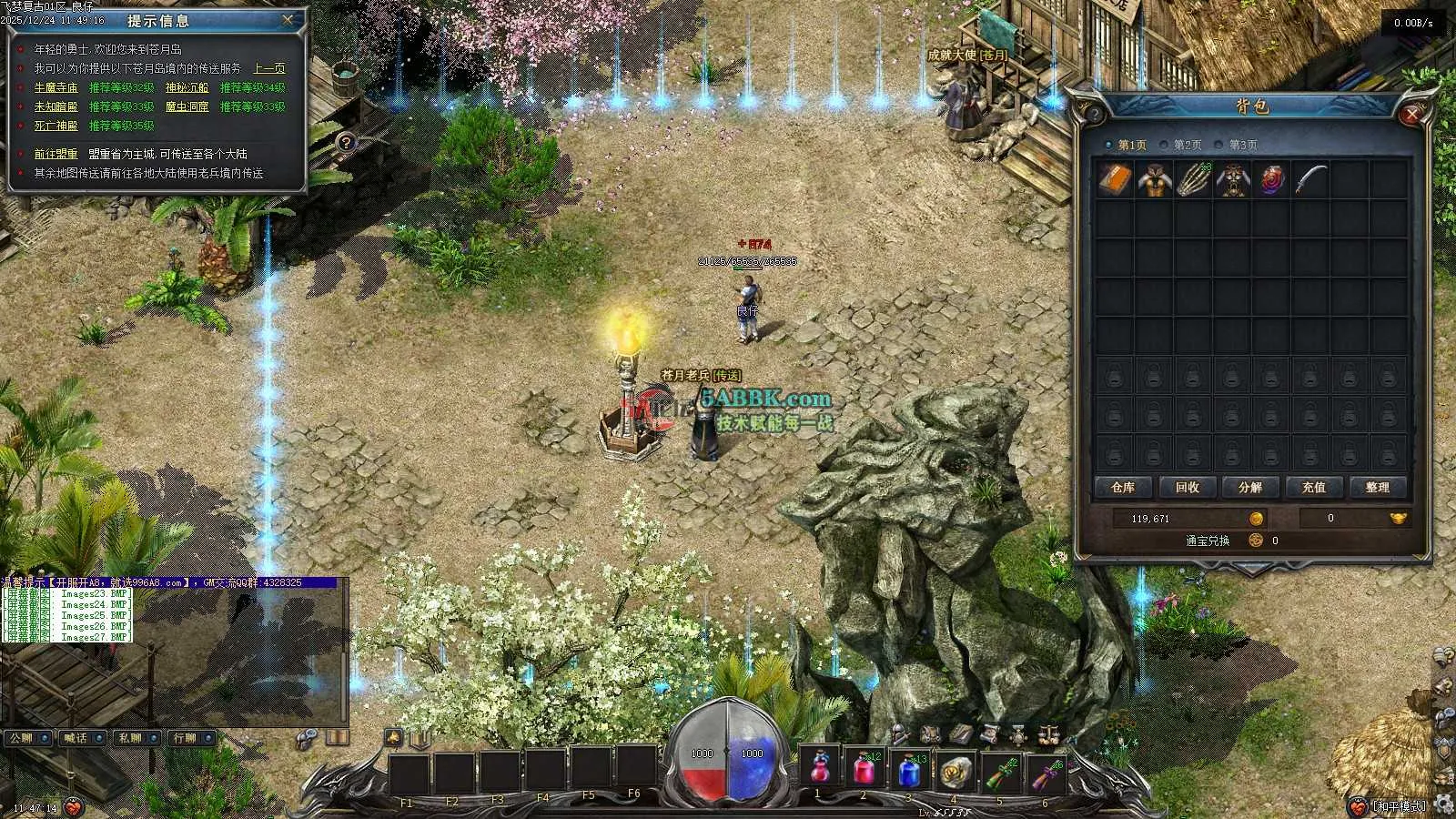Close the 提示信息 dialog window

pos(288,19)
